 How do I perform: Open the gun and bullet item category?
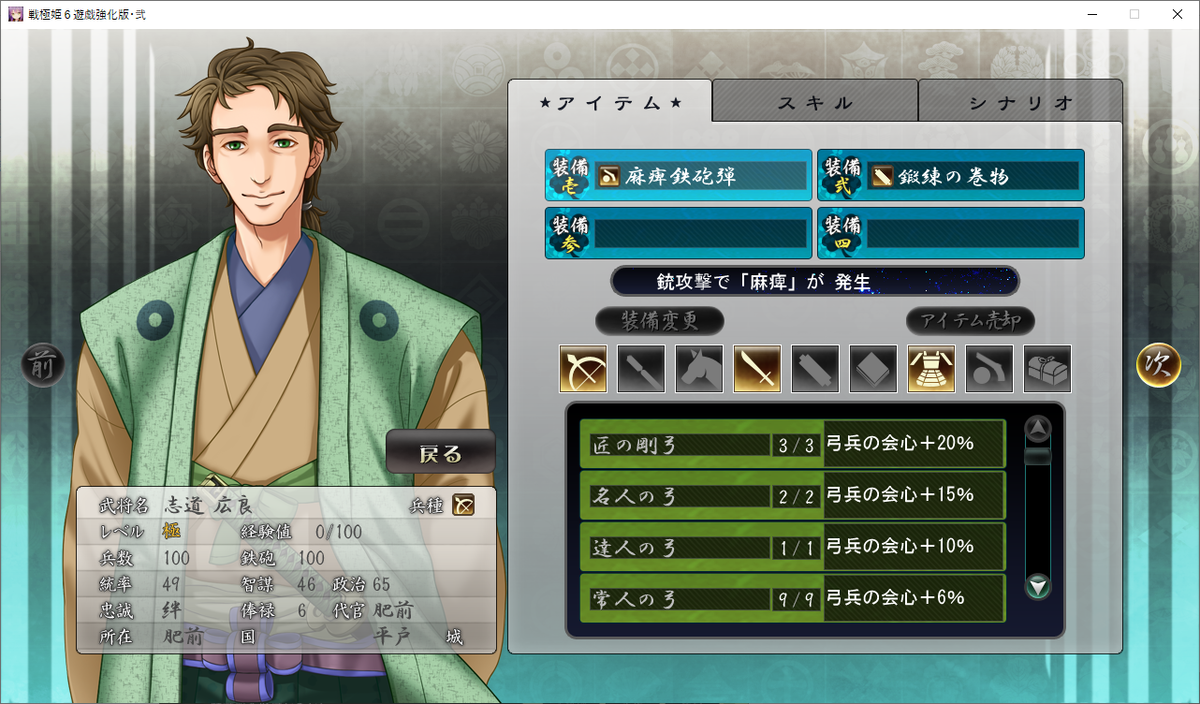click(x=989, y=369)
